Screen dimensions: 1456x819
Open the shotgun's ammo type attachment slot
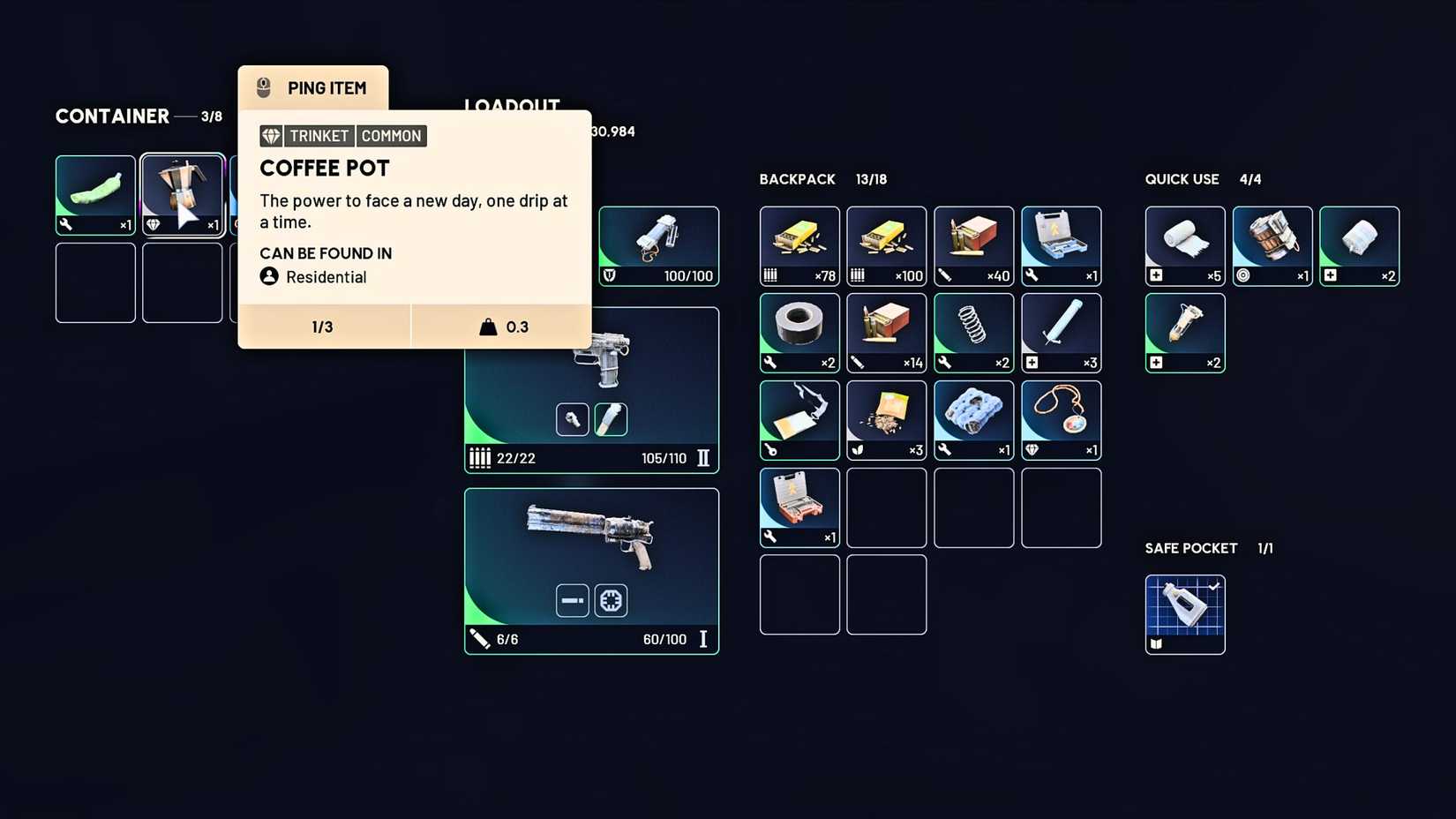(x=572, y=600)
